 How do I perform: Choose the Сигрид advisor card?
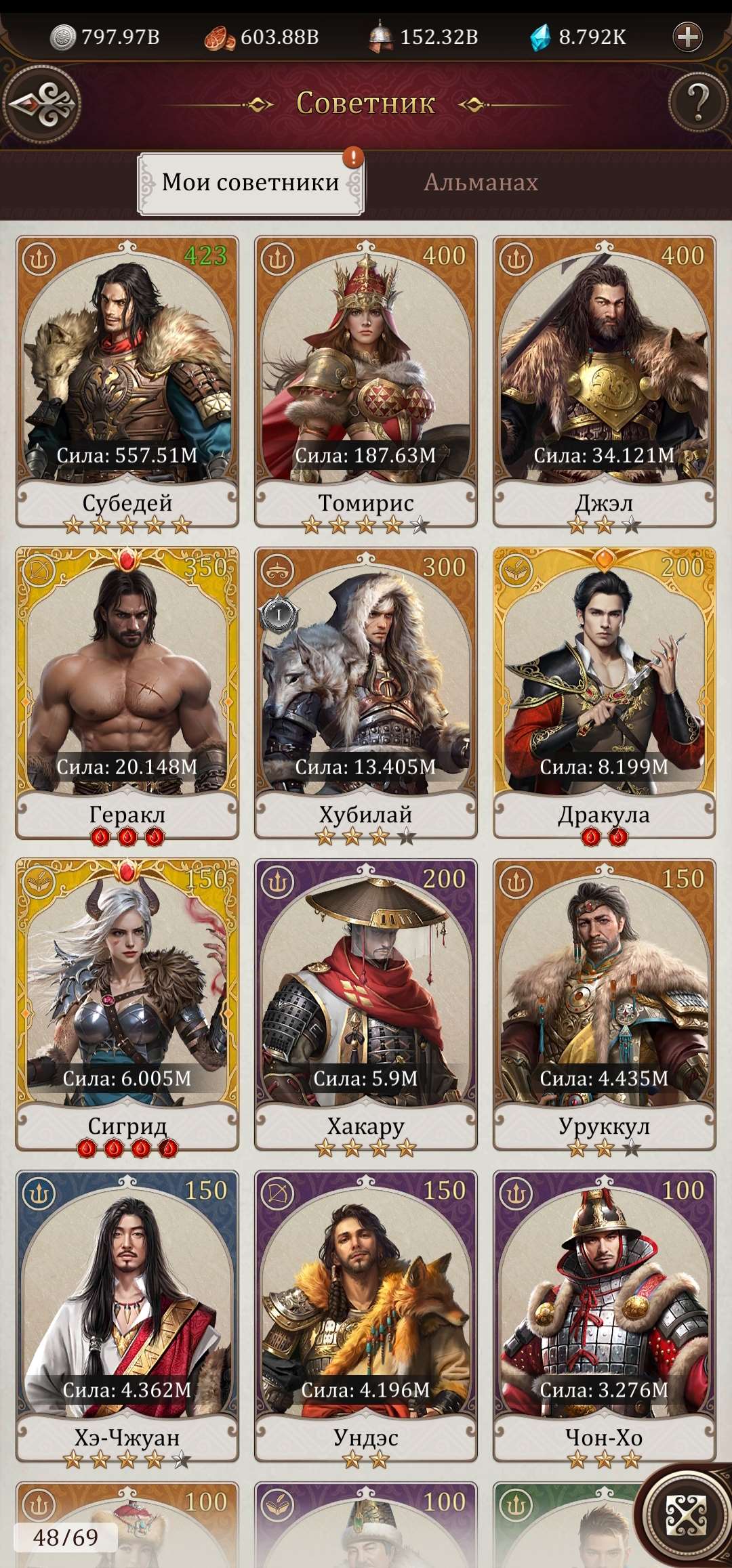(127, 1002)
